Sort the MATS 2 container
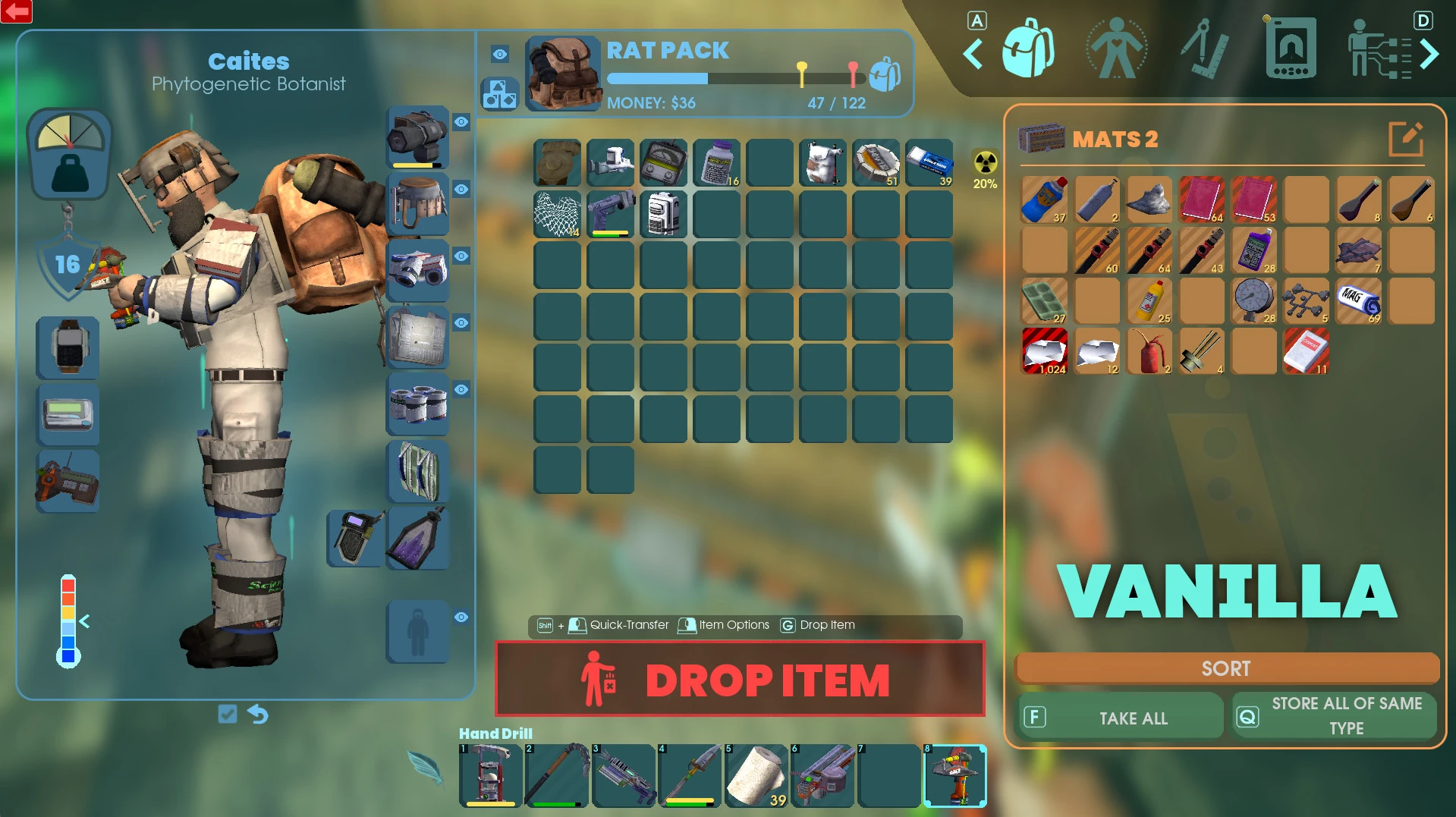Viewport: 1456px width, 817px height. click(x=1226, y=668)
